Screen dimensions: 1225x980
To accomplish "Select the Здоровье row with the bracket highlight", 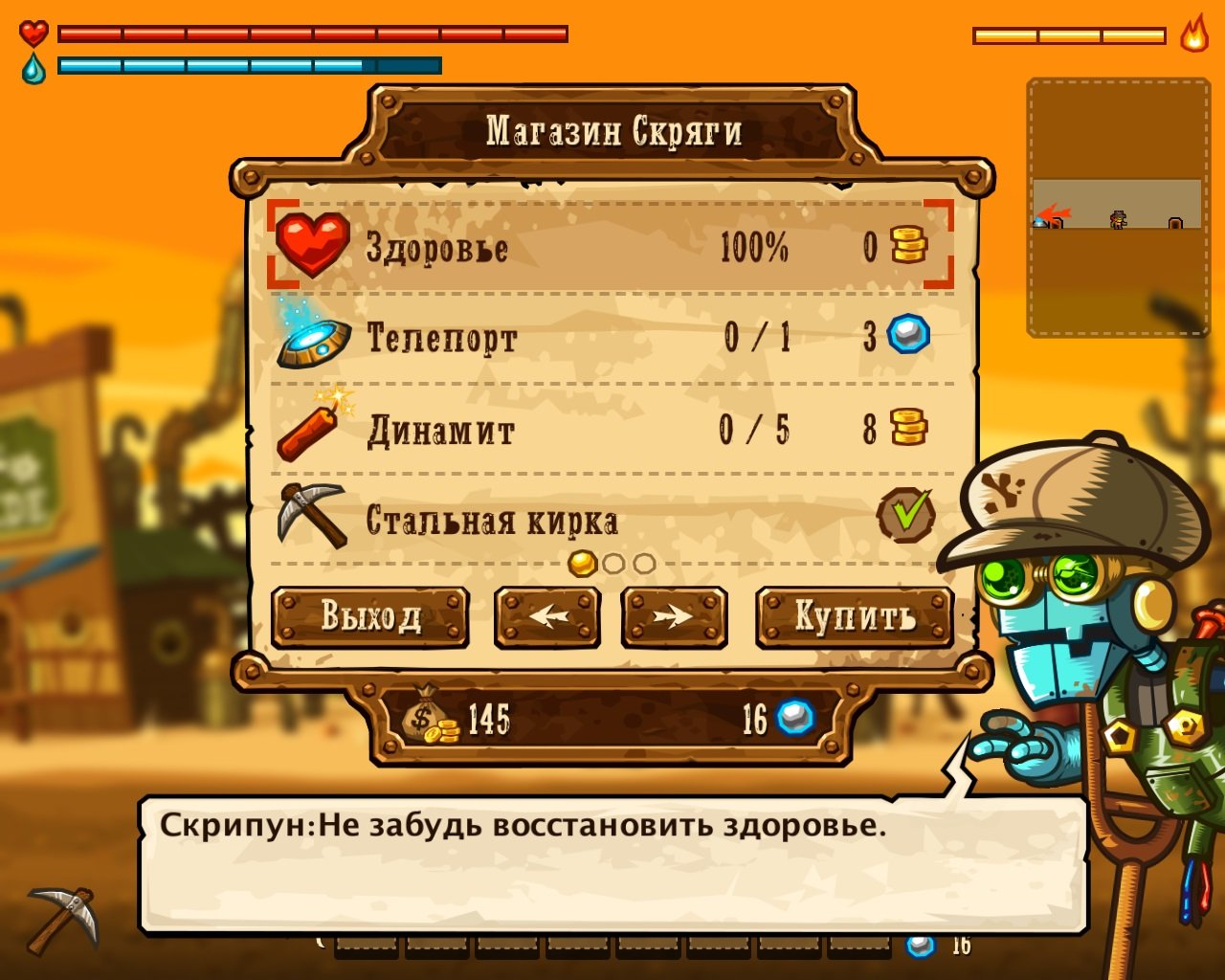I will (612, 247).
